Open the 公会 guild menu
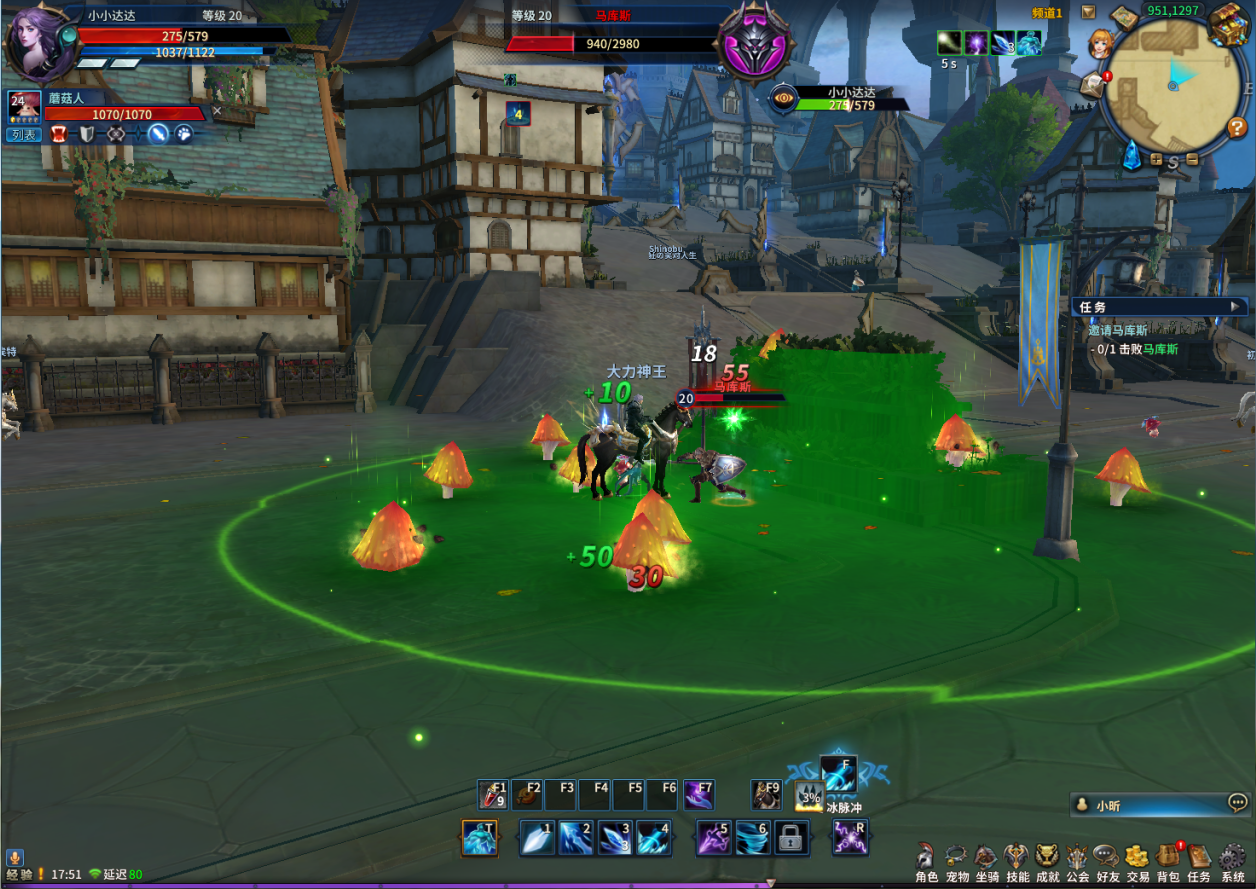Viewport: 1256px width, 889px height. pos(1077,857)
